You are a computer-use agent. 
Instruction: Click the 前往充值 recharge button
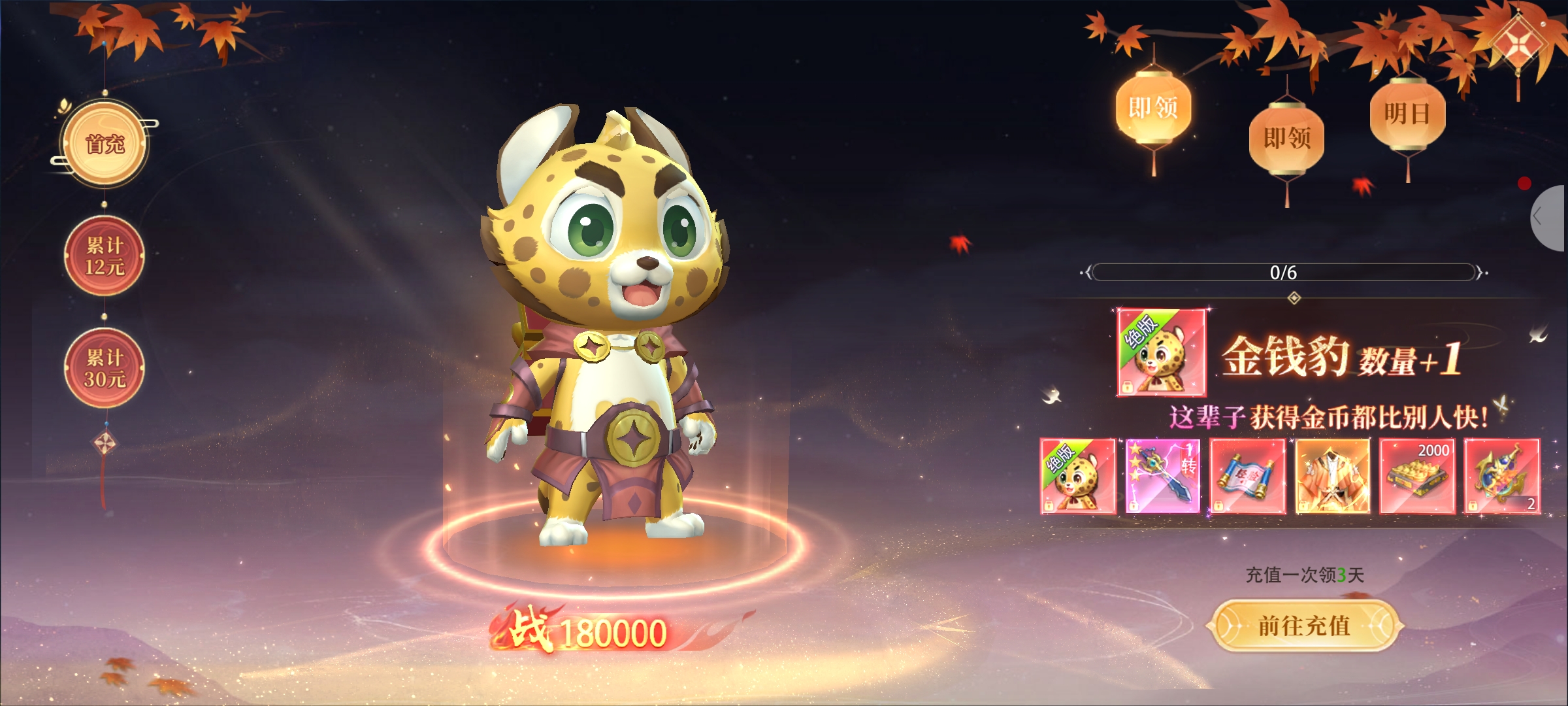(x=1304, y=626)
